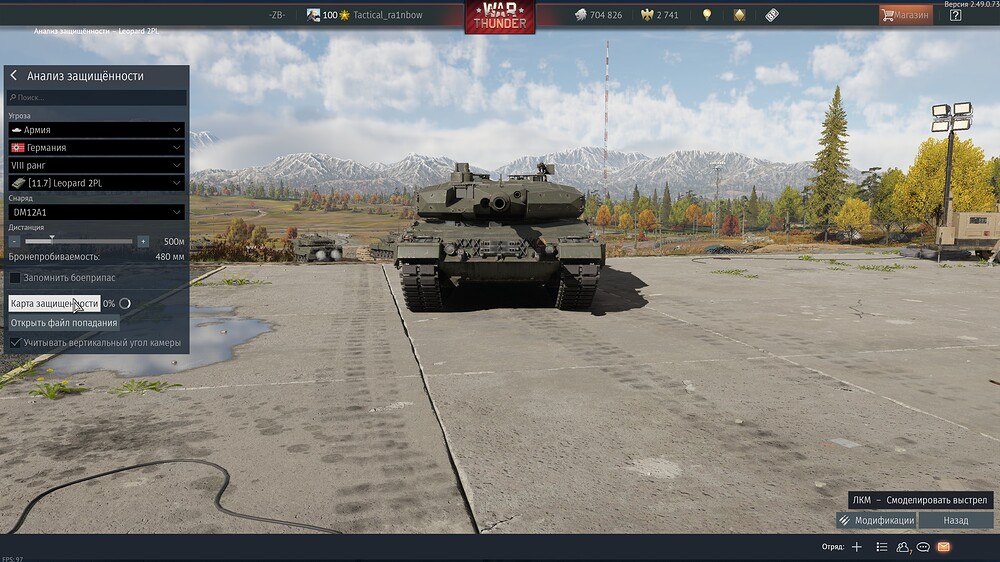Click the Карта защищённости button
This screenshot has height=562, width=1000.
[54, 303]
